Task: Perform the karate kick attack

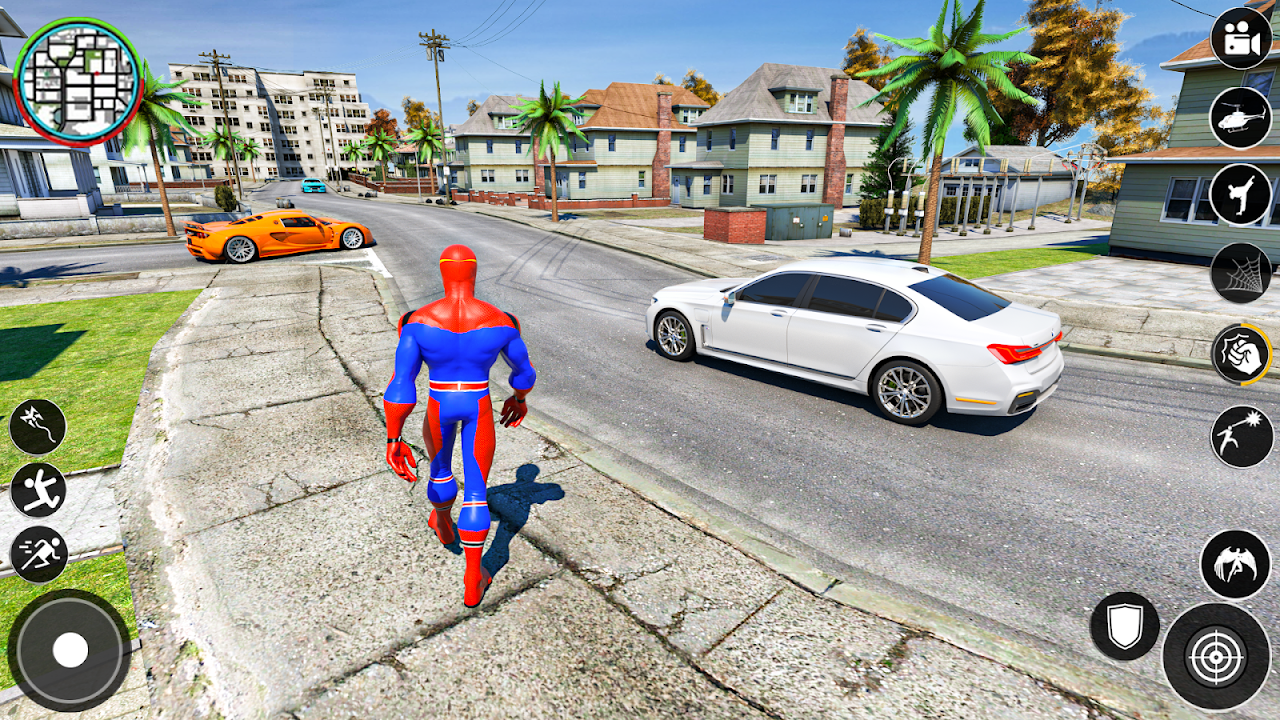Action: pyautogui.click(x=1241, y=195)
